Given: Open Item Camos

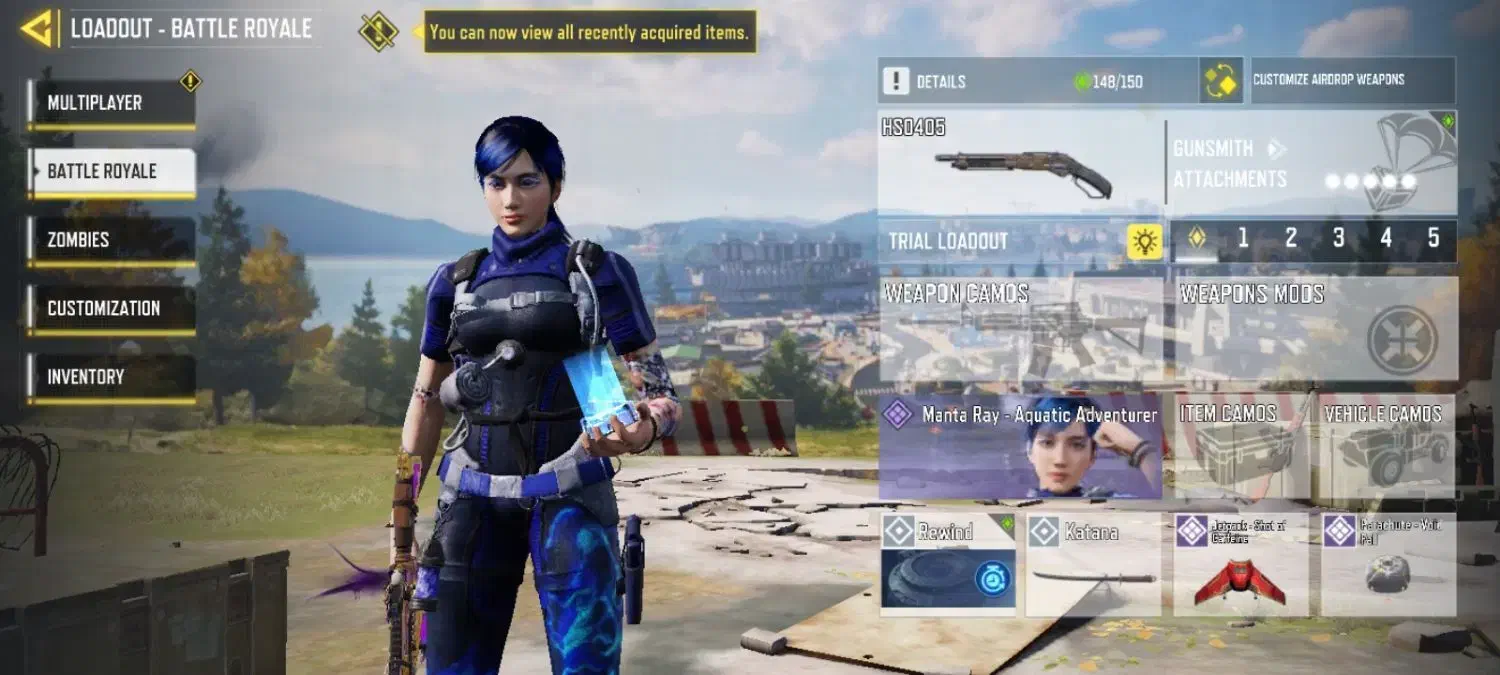Looking at the screenshot, I should pyautogui.click(x=1240, y=447).
